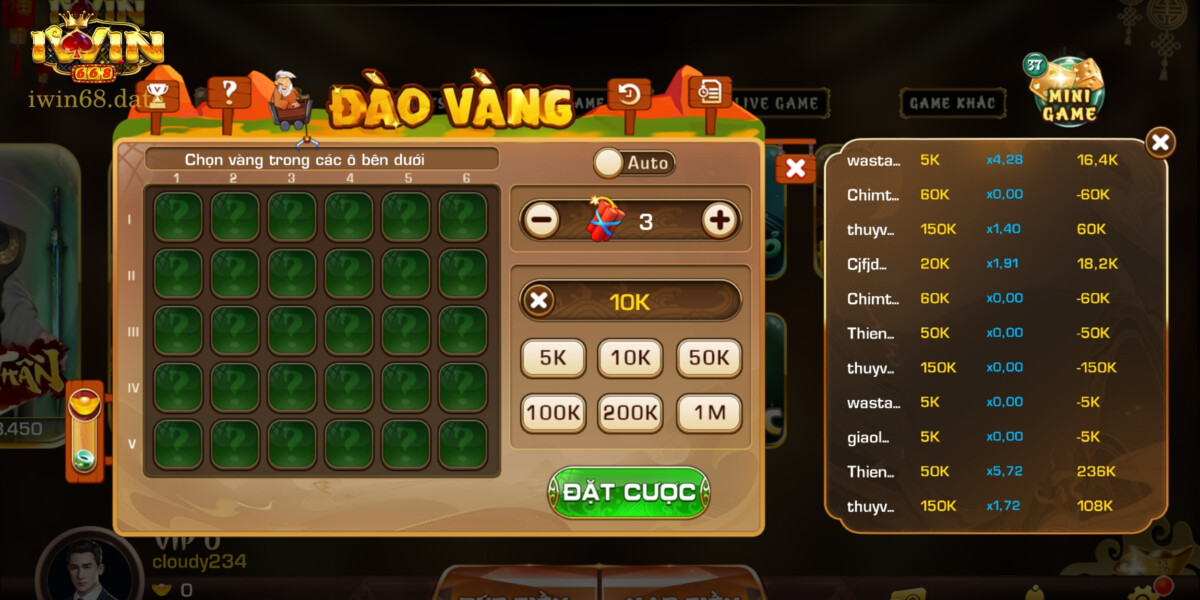Decrease bomb count with minus button
Image resolution: width=1200 pixels, height=600 pixels.
pos(541,220)
